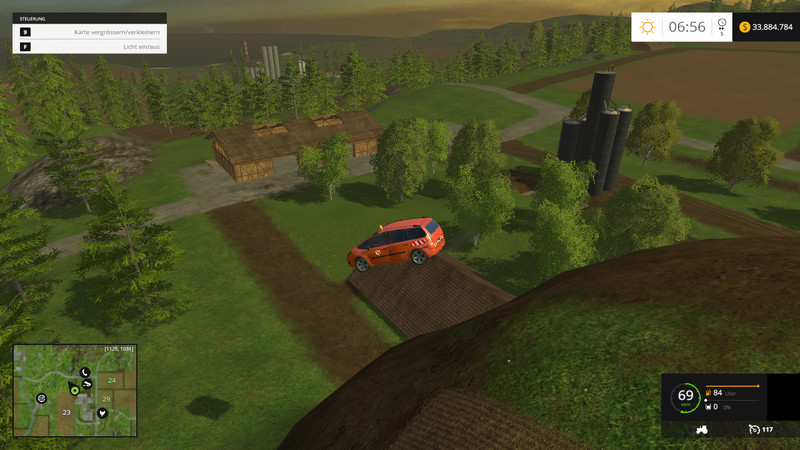Click the gold coin money icon

pos(744,27)
